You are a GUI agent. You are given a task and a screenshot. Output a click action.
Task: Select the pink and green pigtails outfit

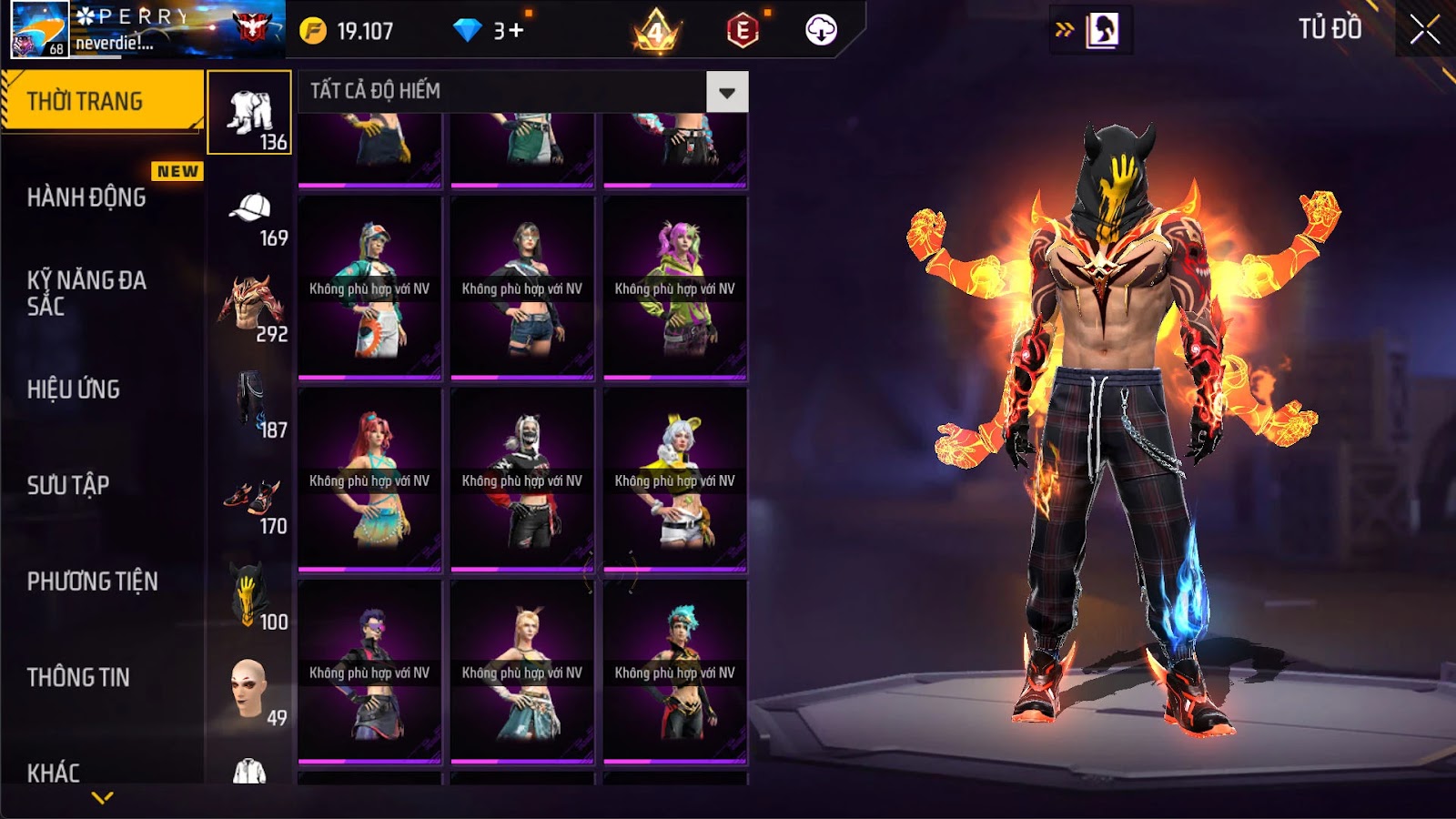(674, 287)
